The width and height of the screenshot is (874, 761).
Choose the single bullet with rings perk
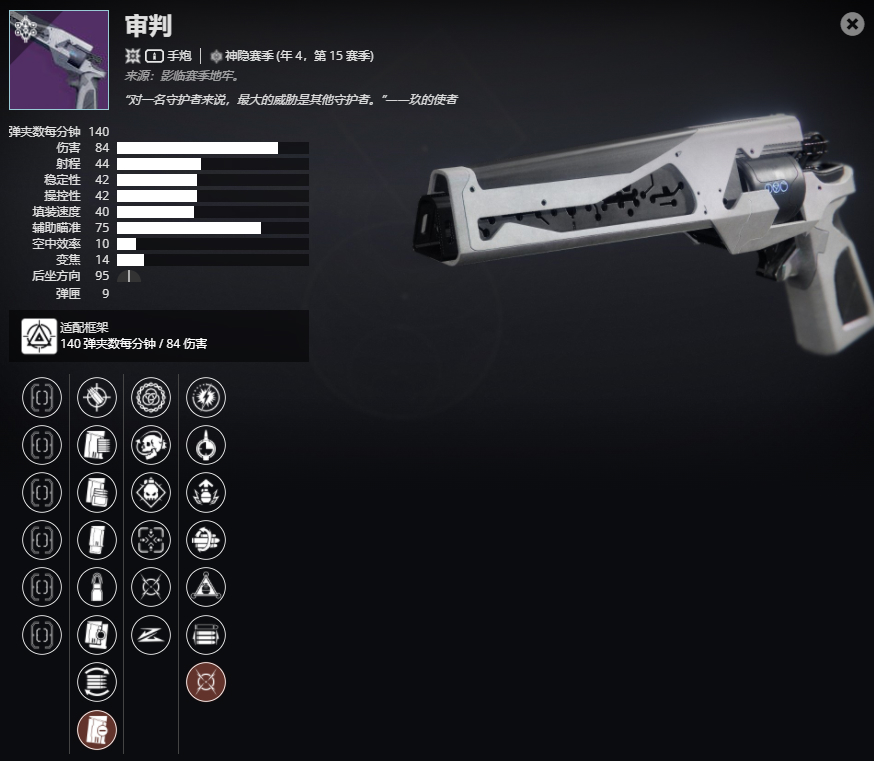[97, 587]
